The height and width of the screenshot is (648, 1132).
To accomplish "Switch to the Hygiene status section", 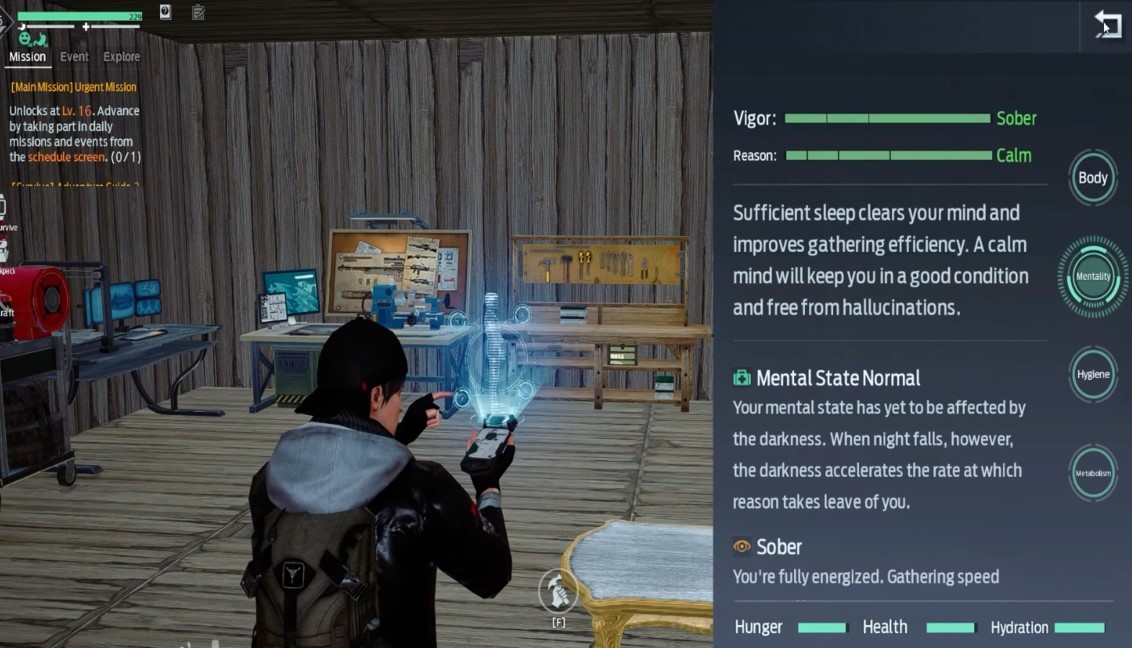I will [x=1092, y=374].
